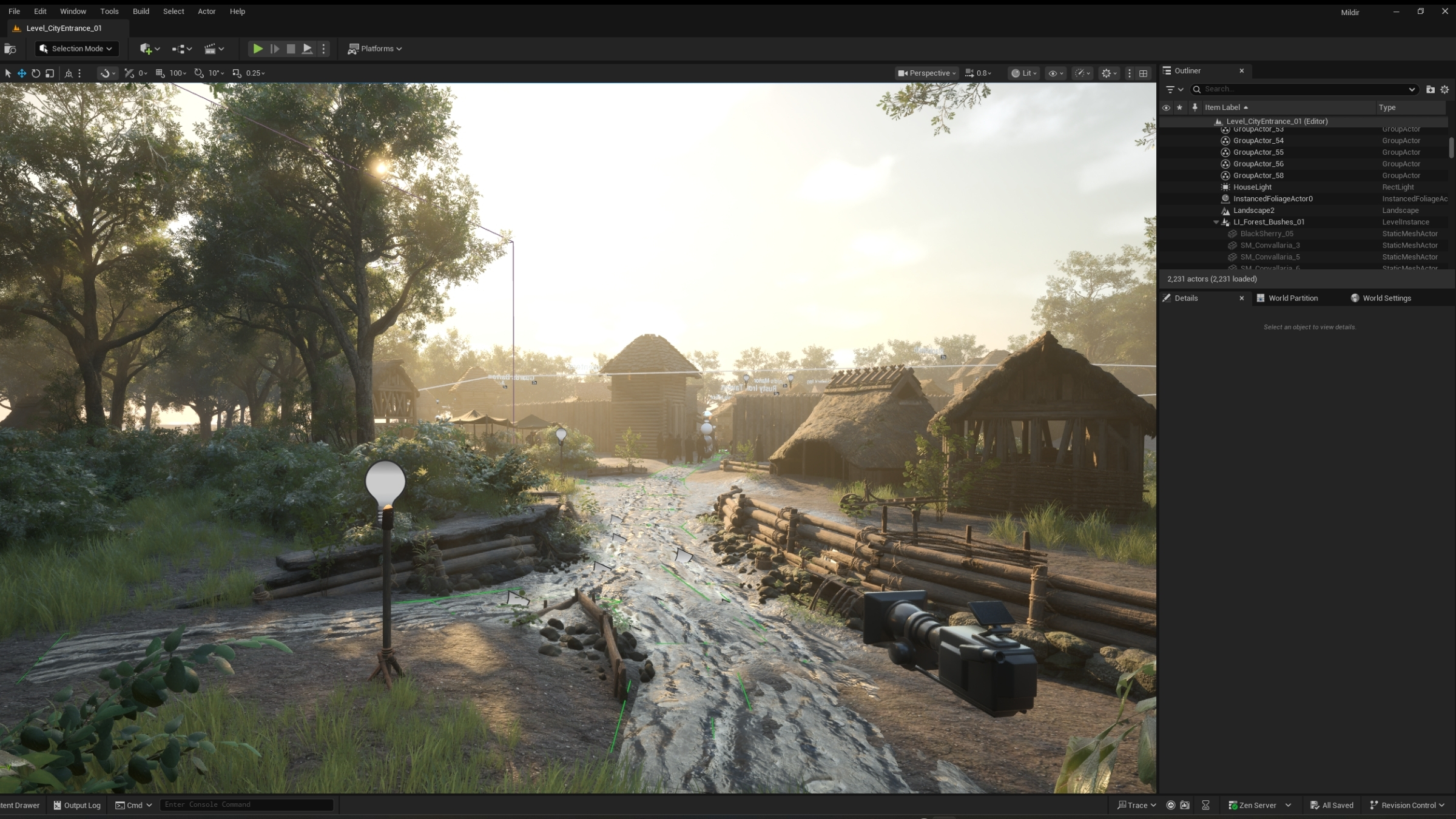The image size is (1456, 819).
Task: Open the File menu
Action: [14, 12]
